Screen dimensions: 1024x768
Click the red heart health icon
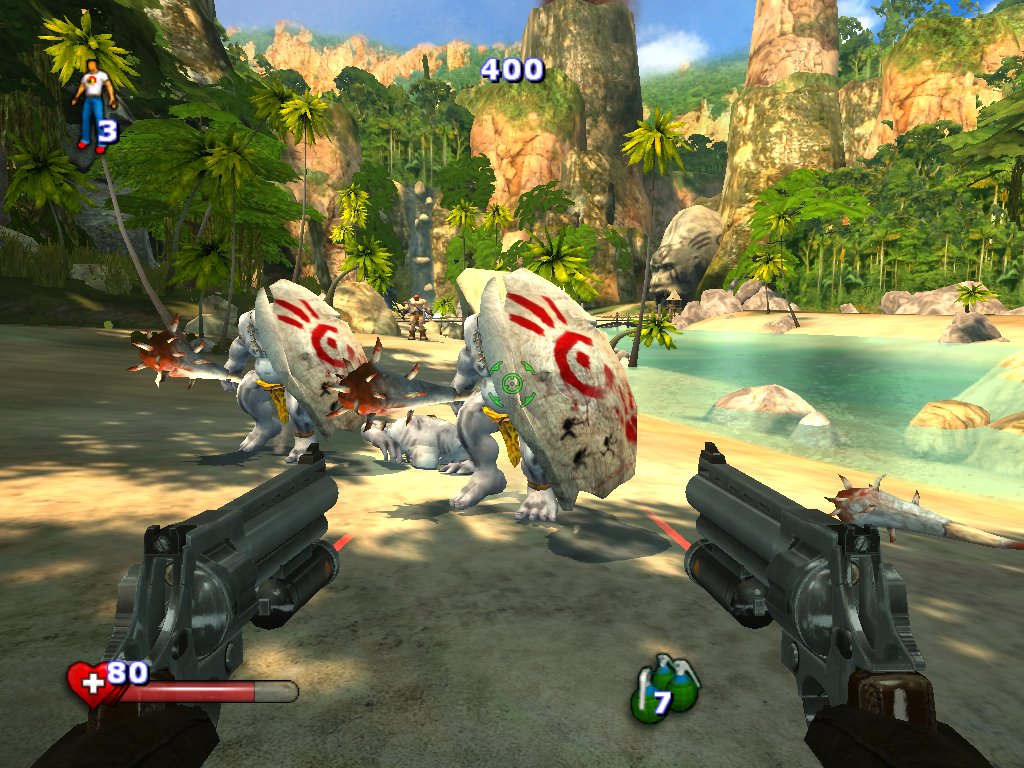point(91,684)
